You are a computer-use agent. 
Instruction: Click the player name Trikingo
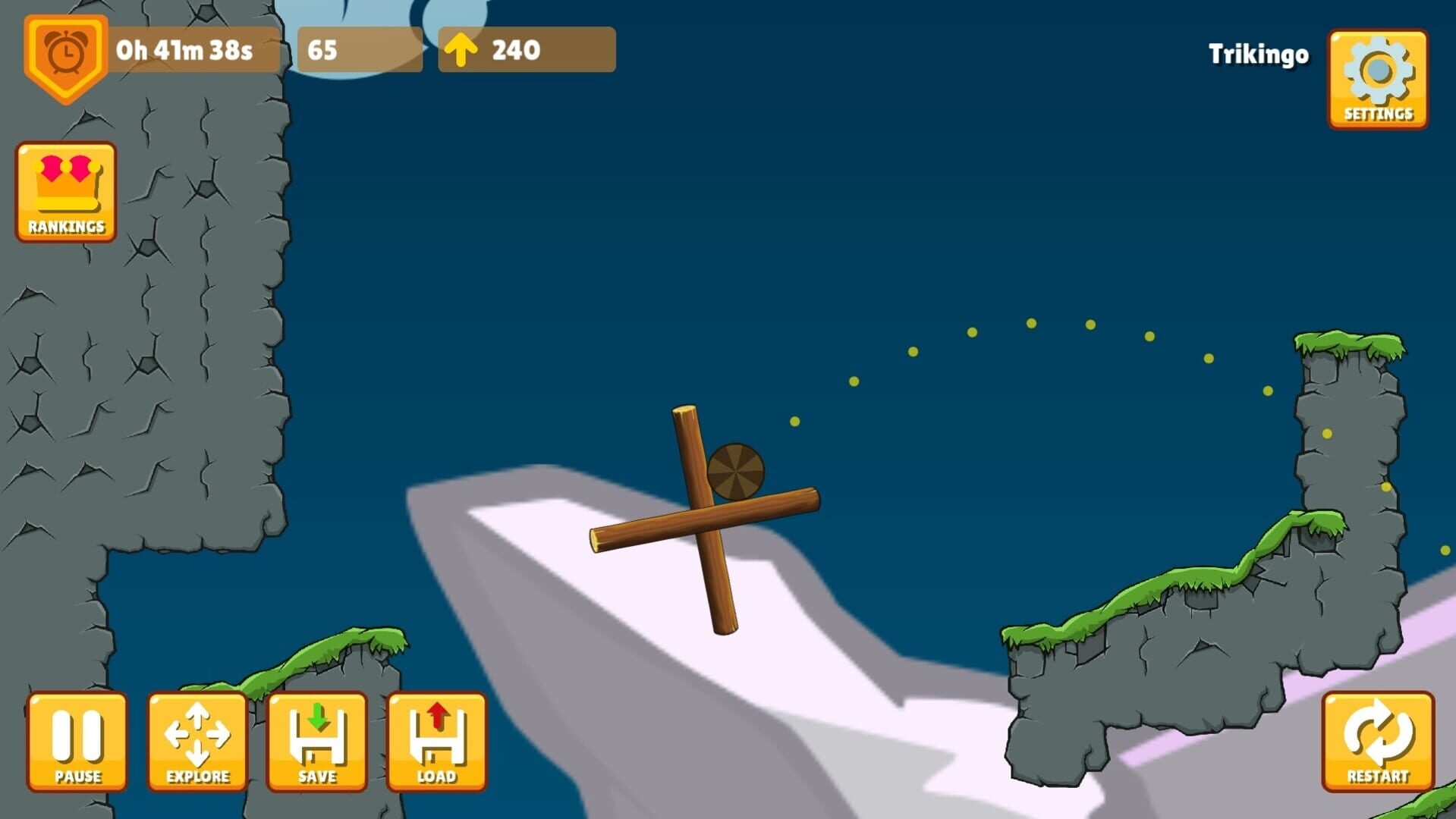tap(1259, 55)
